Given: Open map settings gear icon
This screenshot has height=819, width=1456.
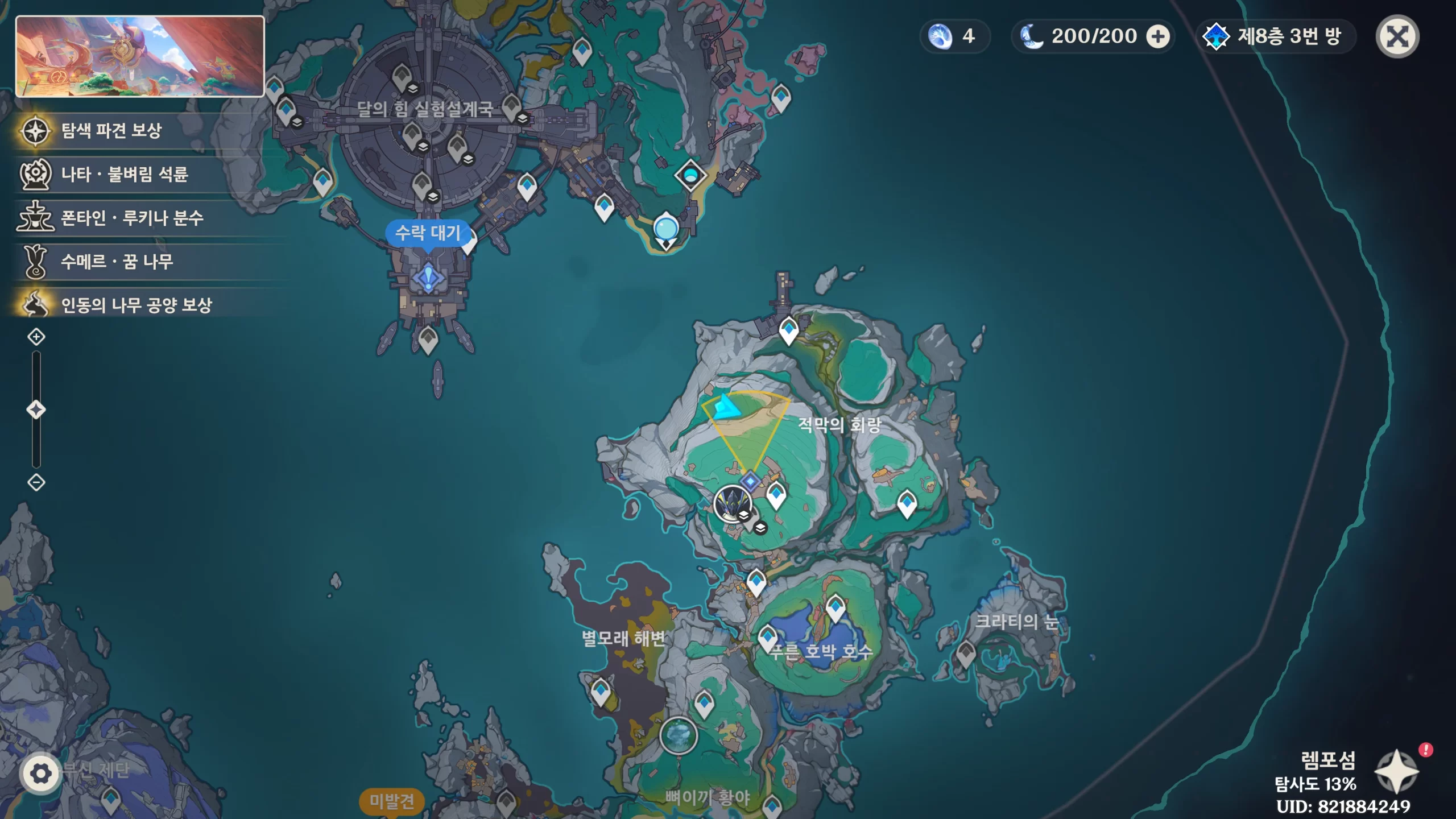Looking at the screenshot, I should coord(40,773).
